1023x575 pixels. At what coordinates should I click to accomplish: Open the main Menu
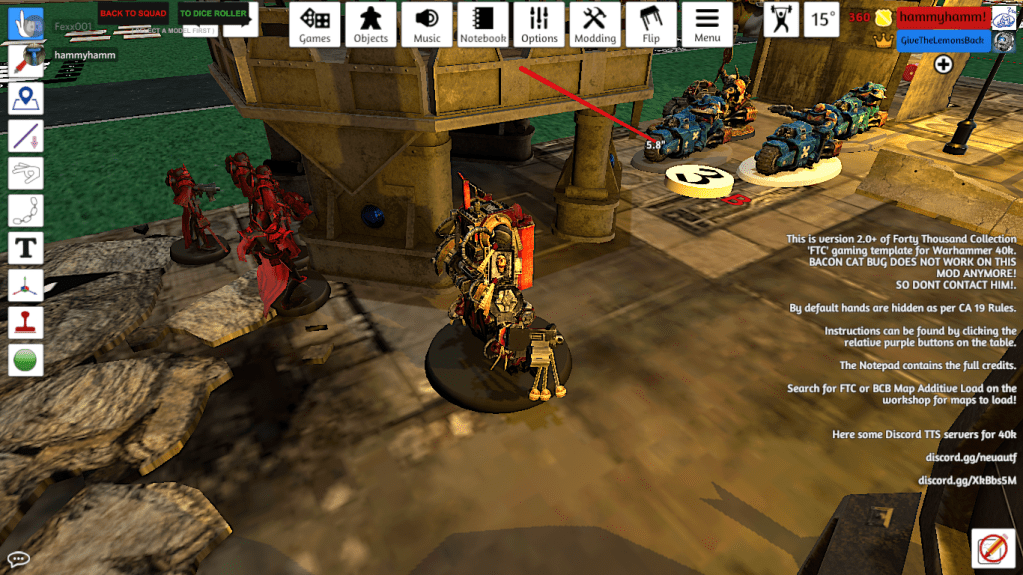(707, 24)
